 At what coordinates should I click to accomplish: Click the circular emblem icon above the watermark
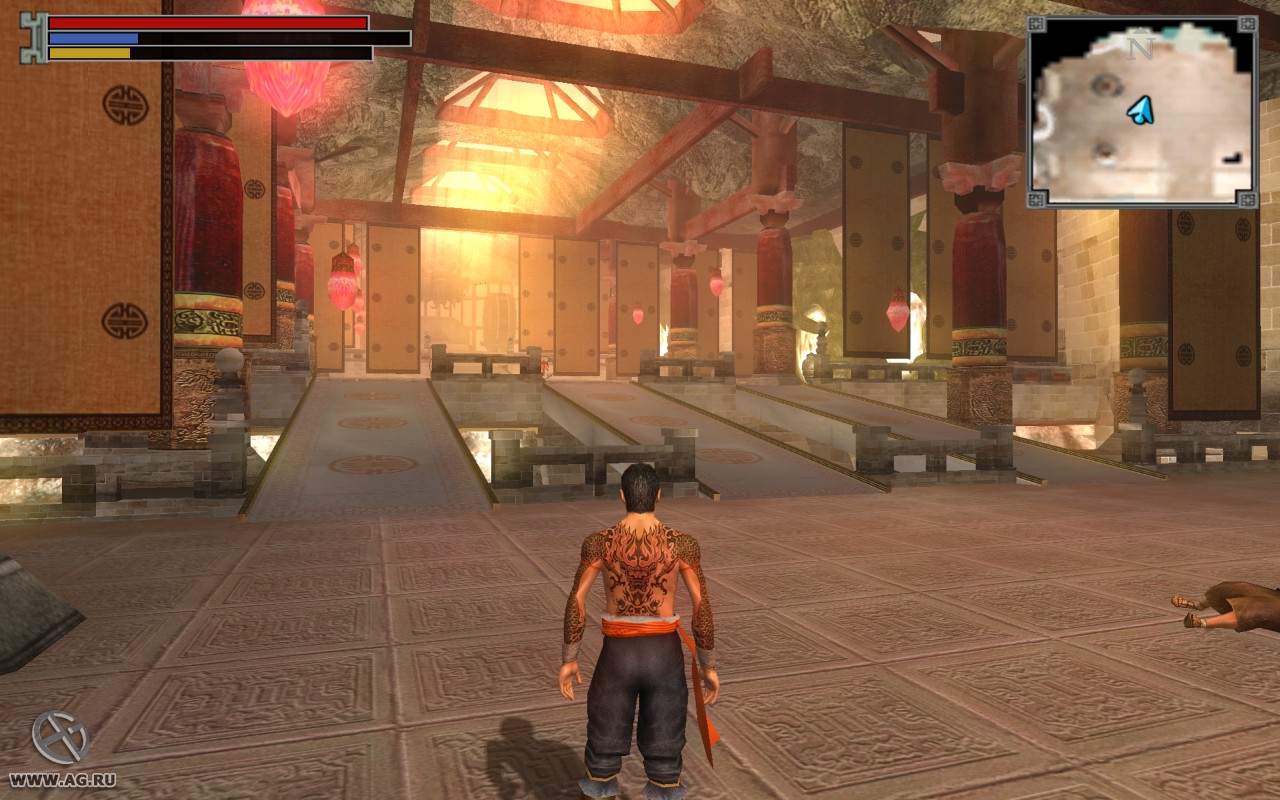[x=60, y=738]
